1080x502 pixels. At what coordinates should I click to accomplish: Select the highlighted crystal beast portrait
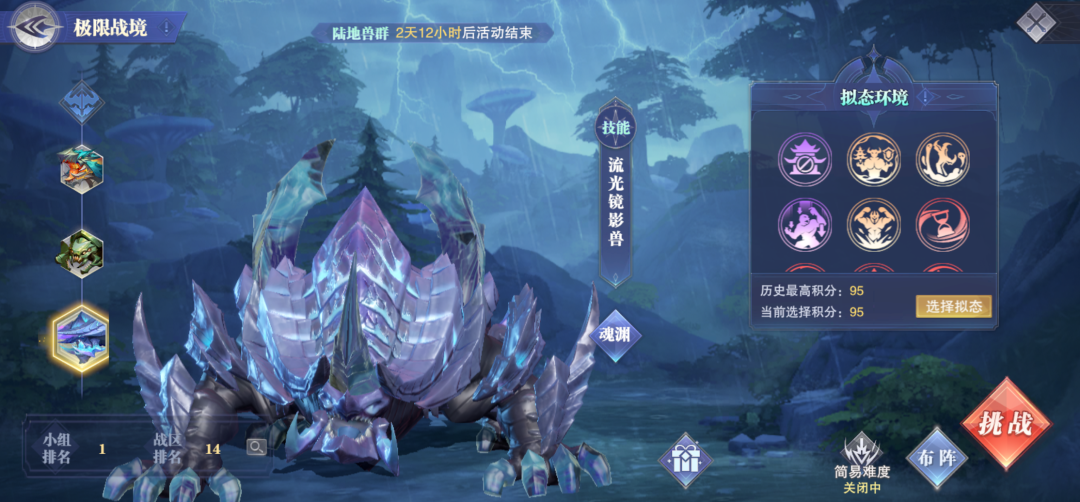pos(81,337)
